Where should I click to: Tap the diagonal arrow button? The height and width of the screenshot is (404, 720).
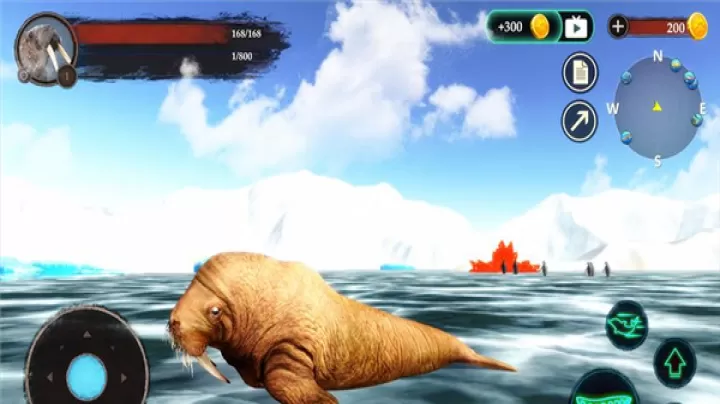tap(579, 120)
